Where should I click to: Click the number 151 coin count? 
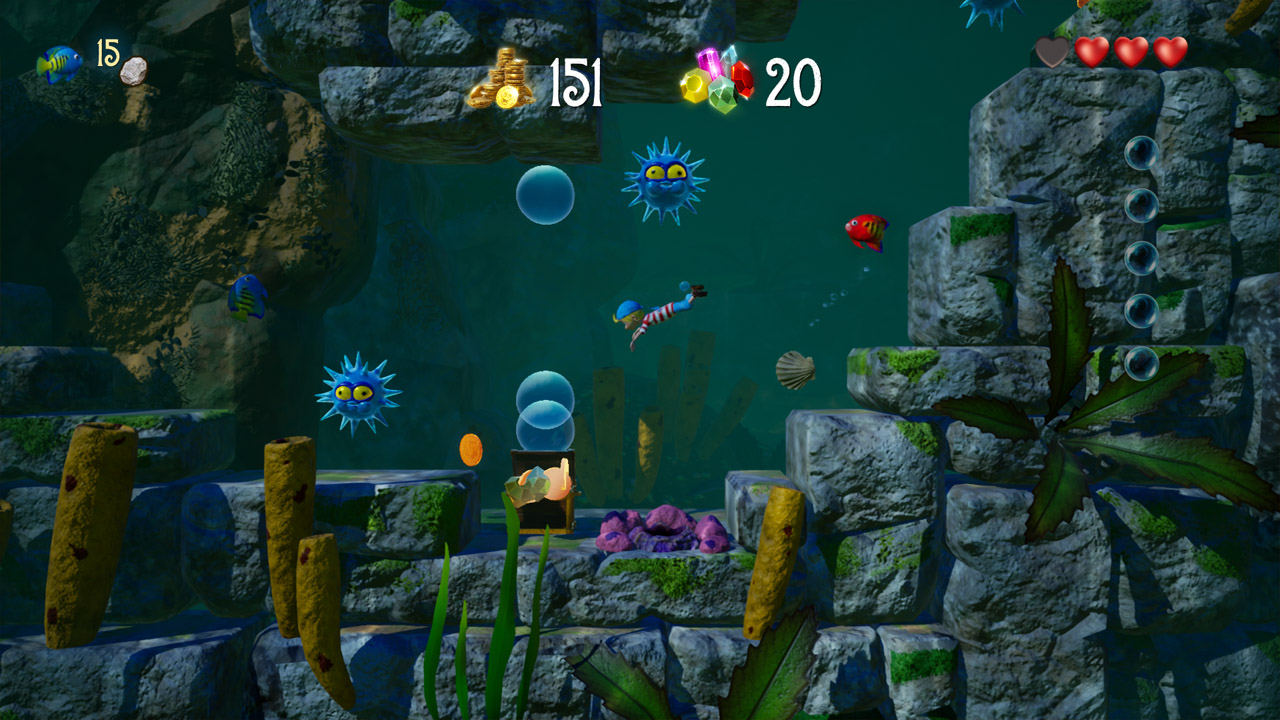coord(578,83)
